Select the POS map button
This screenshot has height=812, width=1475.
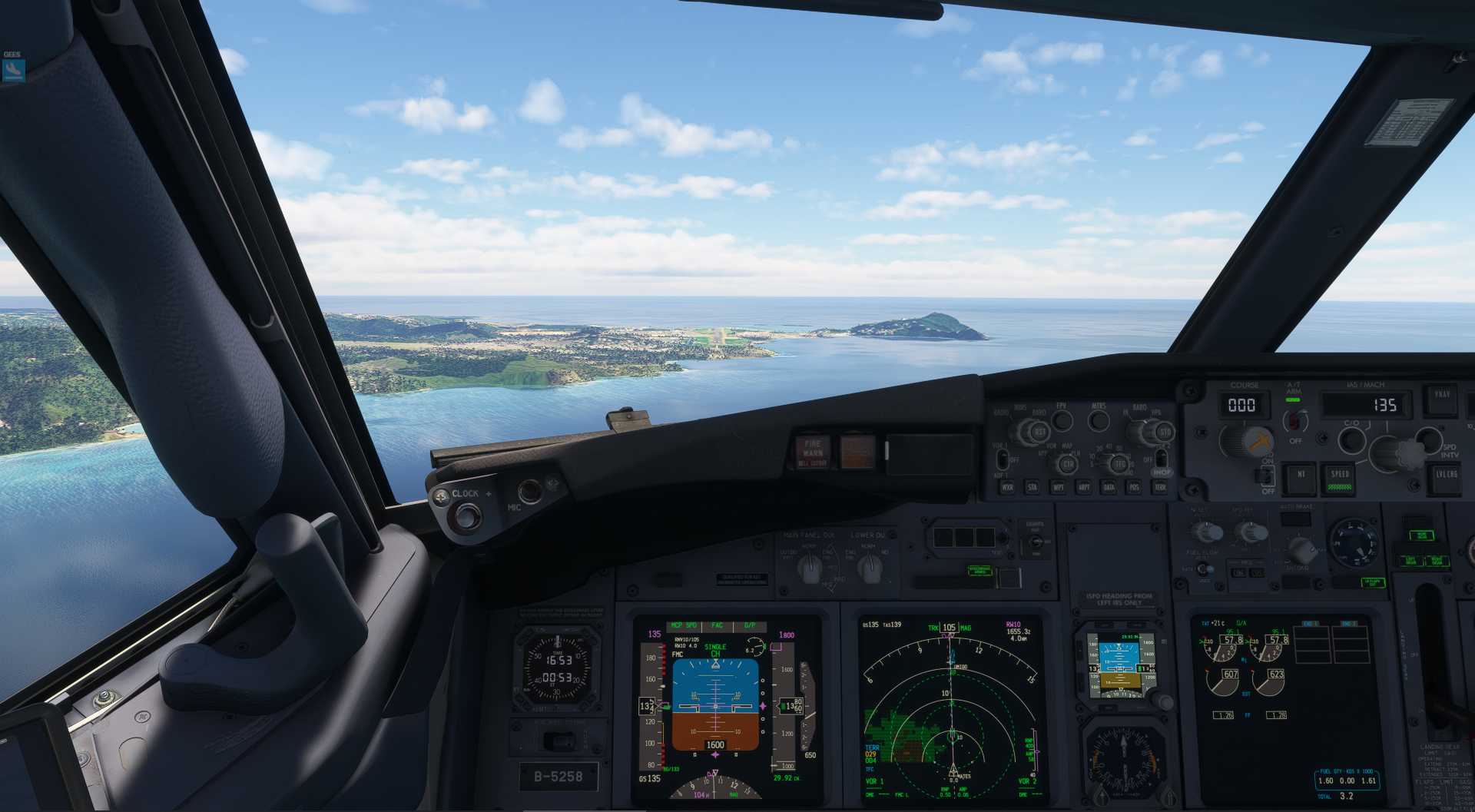coord(1134,487)
